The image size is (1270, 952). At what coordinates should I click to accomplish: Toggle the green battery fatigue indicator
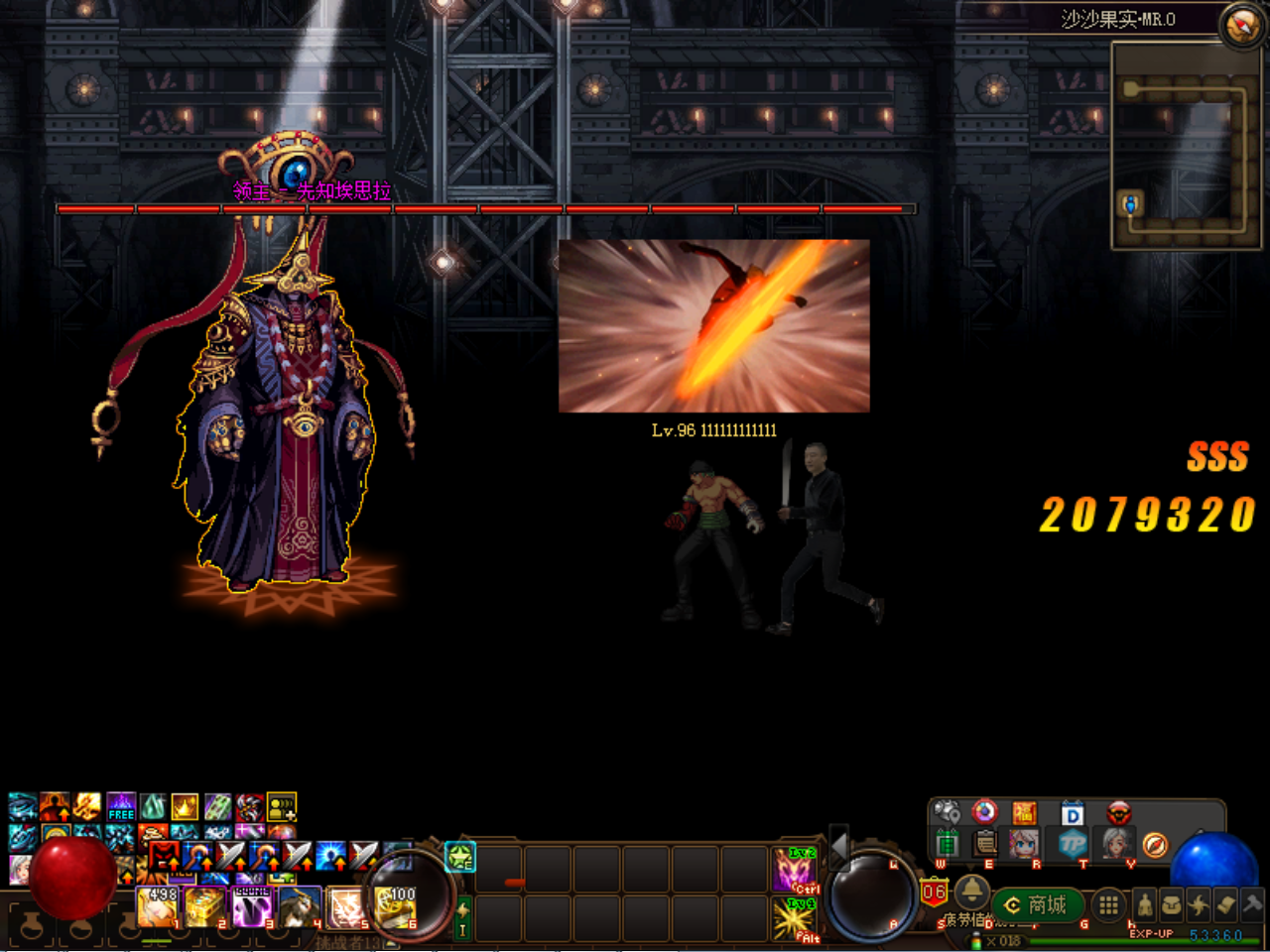(x=976, y=943)
